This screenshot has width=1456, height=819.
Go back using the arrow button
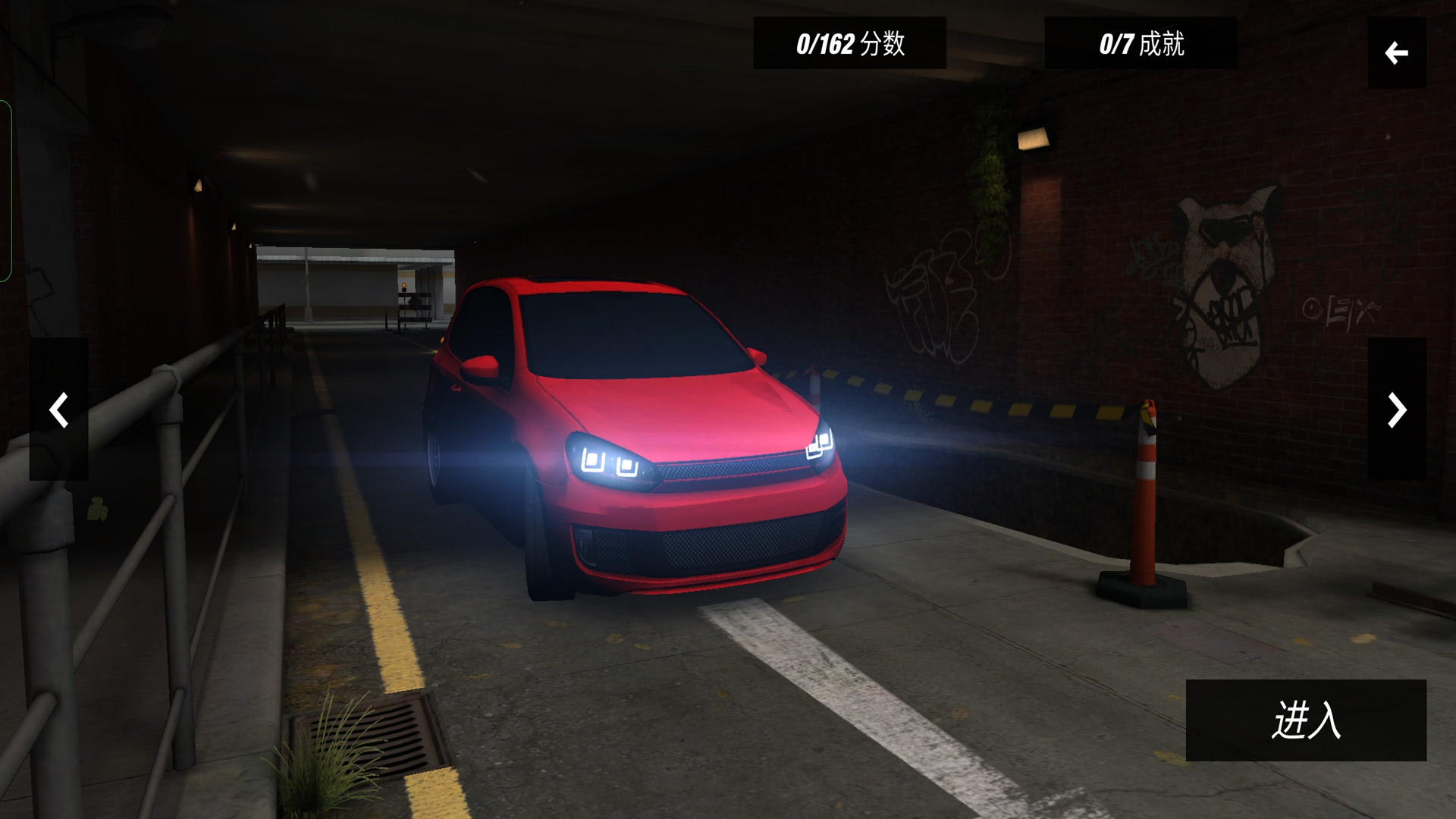click(1396, 53)
